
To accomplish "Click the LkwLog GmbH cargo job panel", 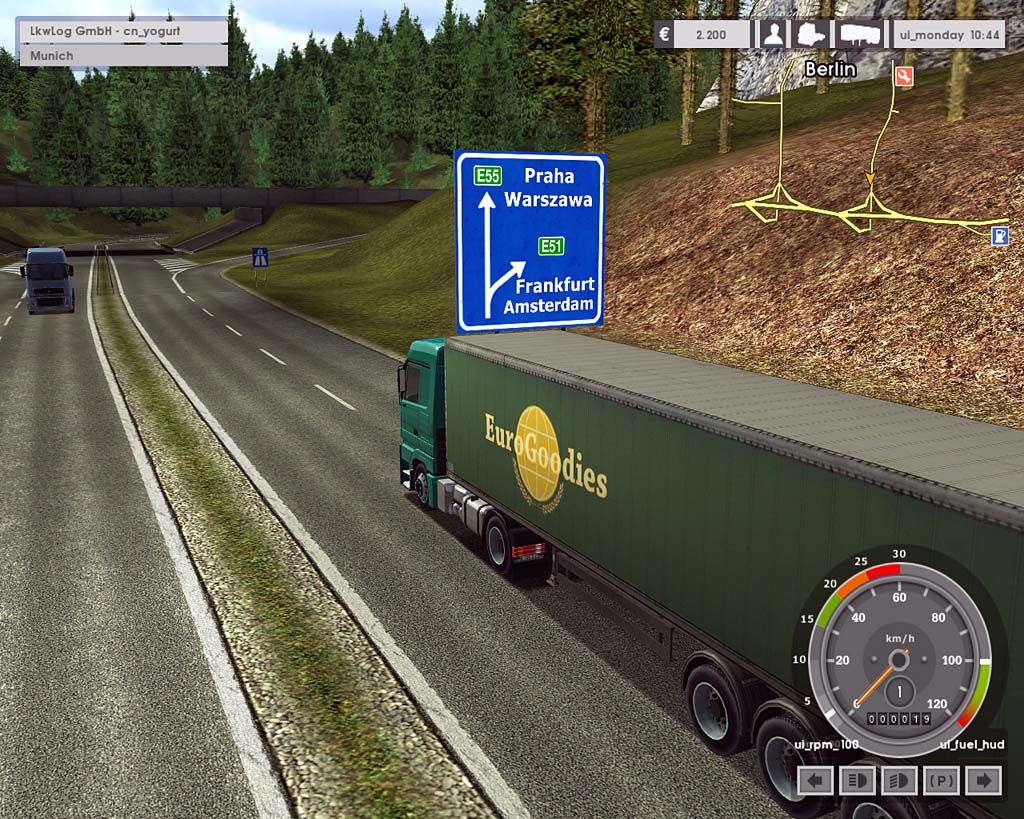I will point(122,31).
